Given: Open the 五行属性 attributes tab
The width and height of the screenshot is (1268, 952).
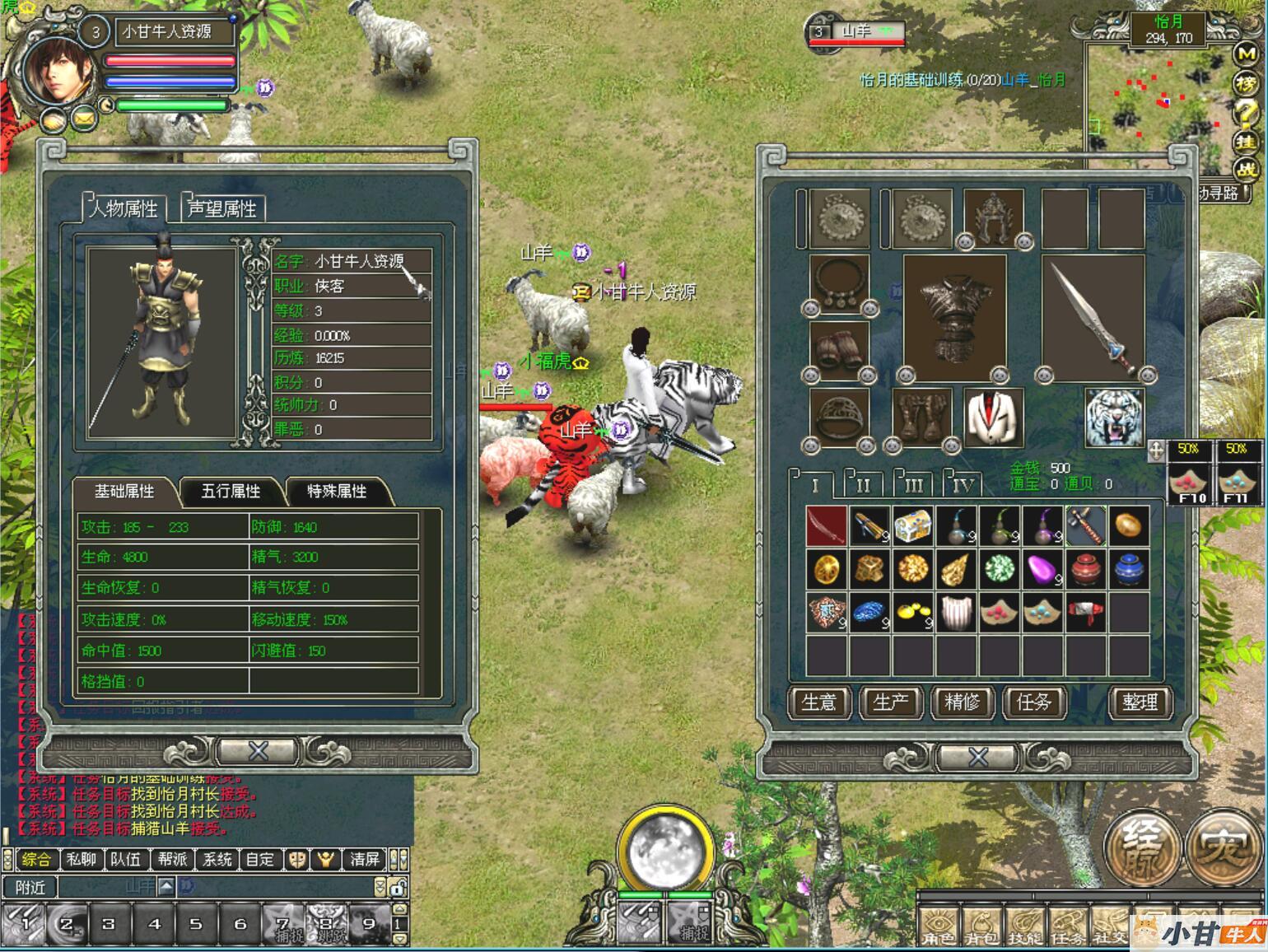Looking at the screenshot, I should pos(231,492).
